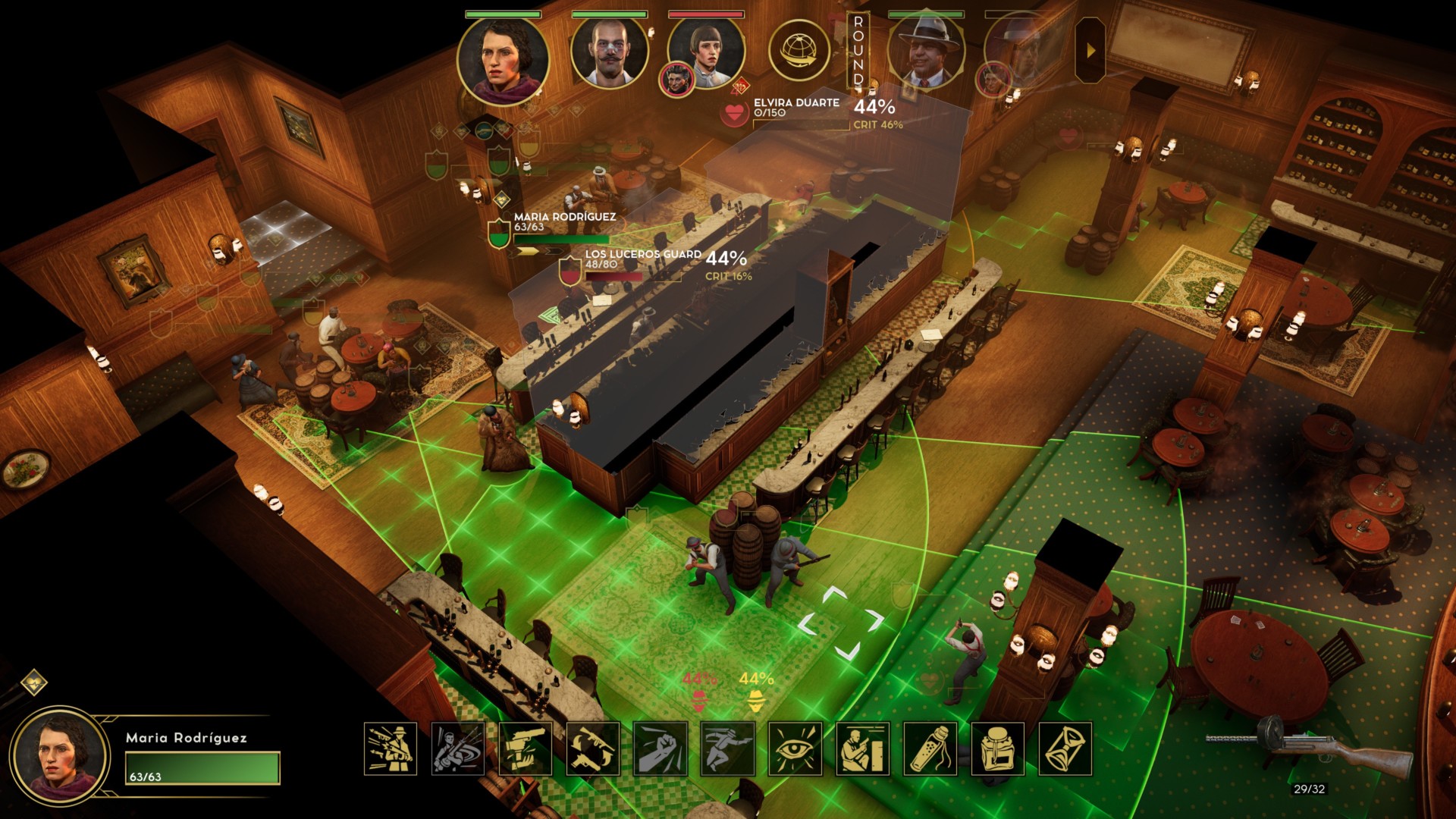Screen dimensions: 1456x819
Task: Use the potion vial item
Action: point(930,748)
